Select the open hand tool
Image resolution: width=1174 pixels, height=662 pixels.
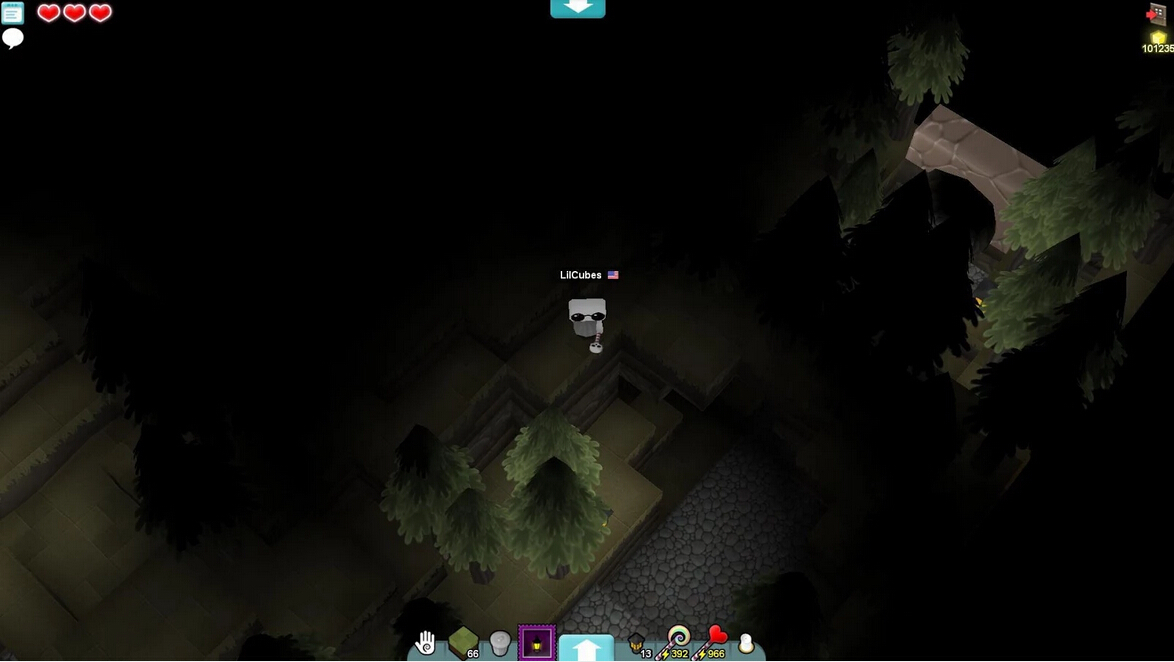click(x=426, y=642)
